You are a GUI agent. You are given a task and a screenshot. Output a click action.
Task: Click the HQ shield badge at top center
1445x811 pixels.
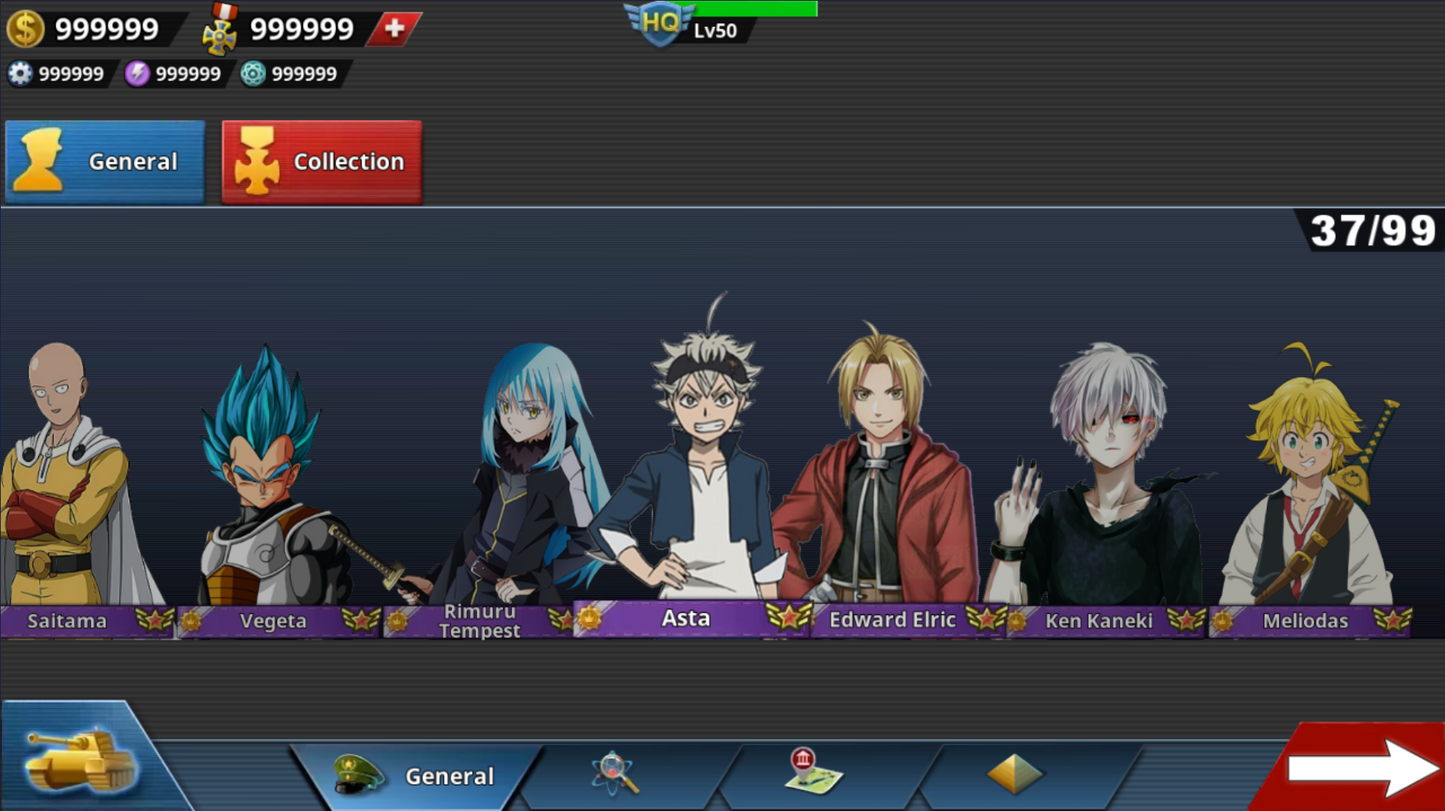point(660,22)
